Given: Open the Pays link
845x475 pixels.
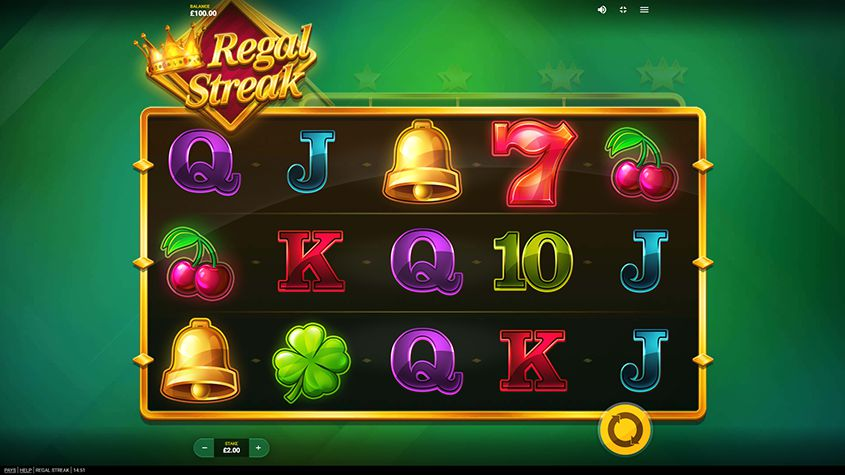Looking at the screenshot, I should tap(9, 469).
